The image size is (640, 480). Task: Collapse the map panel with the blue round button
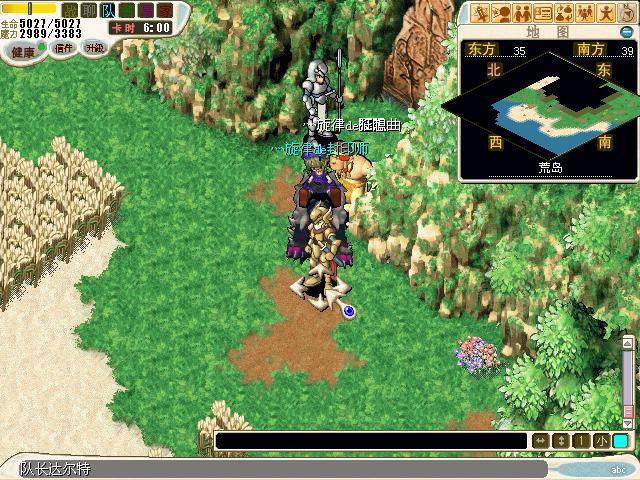pyautogui.click(x=627, y=31)
